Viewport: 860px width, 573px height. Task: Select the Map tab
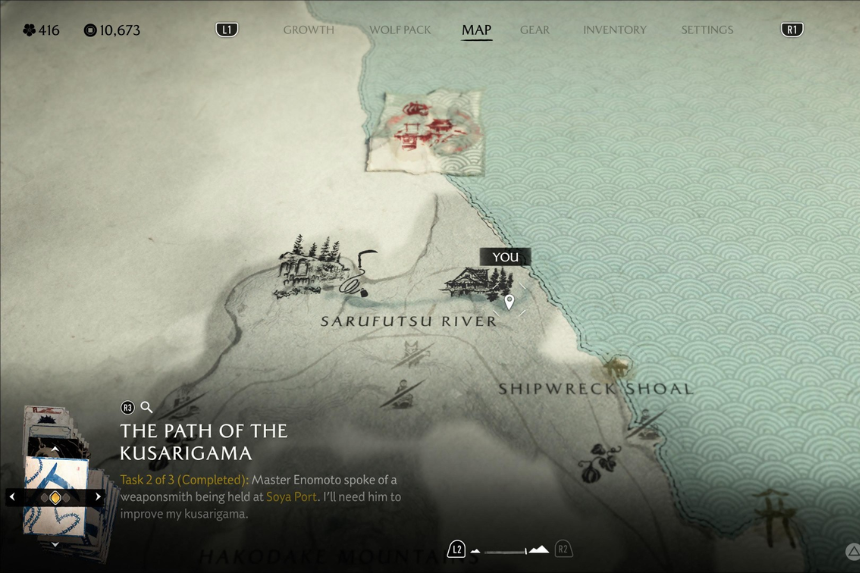point(476,30)
